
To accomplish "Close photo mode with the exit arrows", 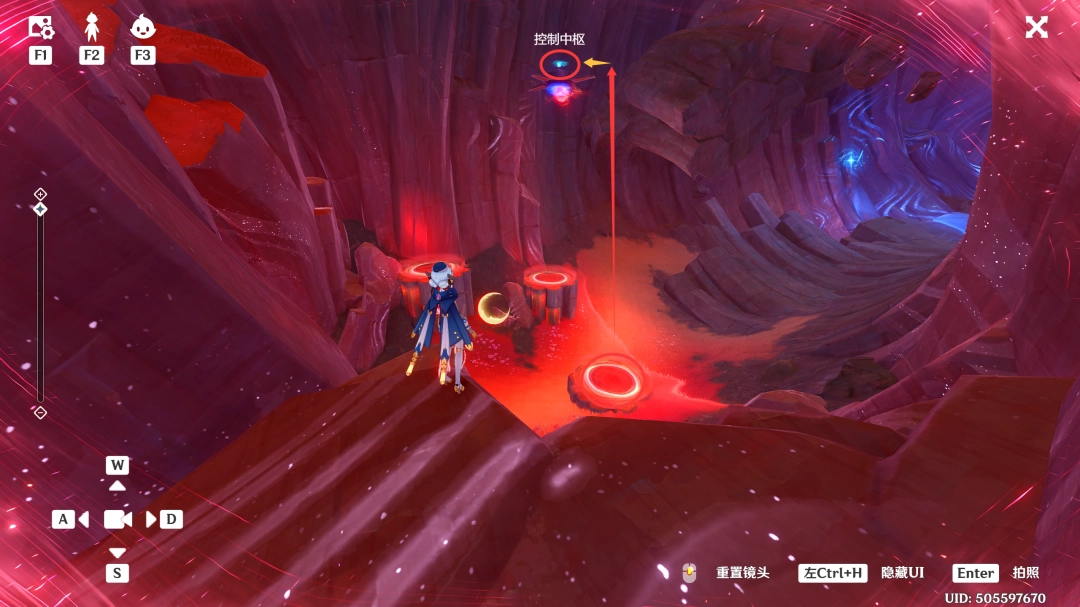I will pyautogui.click(x=1036, y=27).
